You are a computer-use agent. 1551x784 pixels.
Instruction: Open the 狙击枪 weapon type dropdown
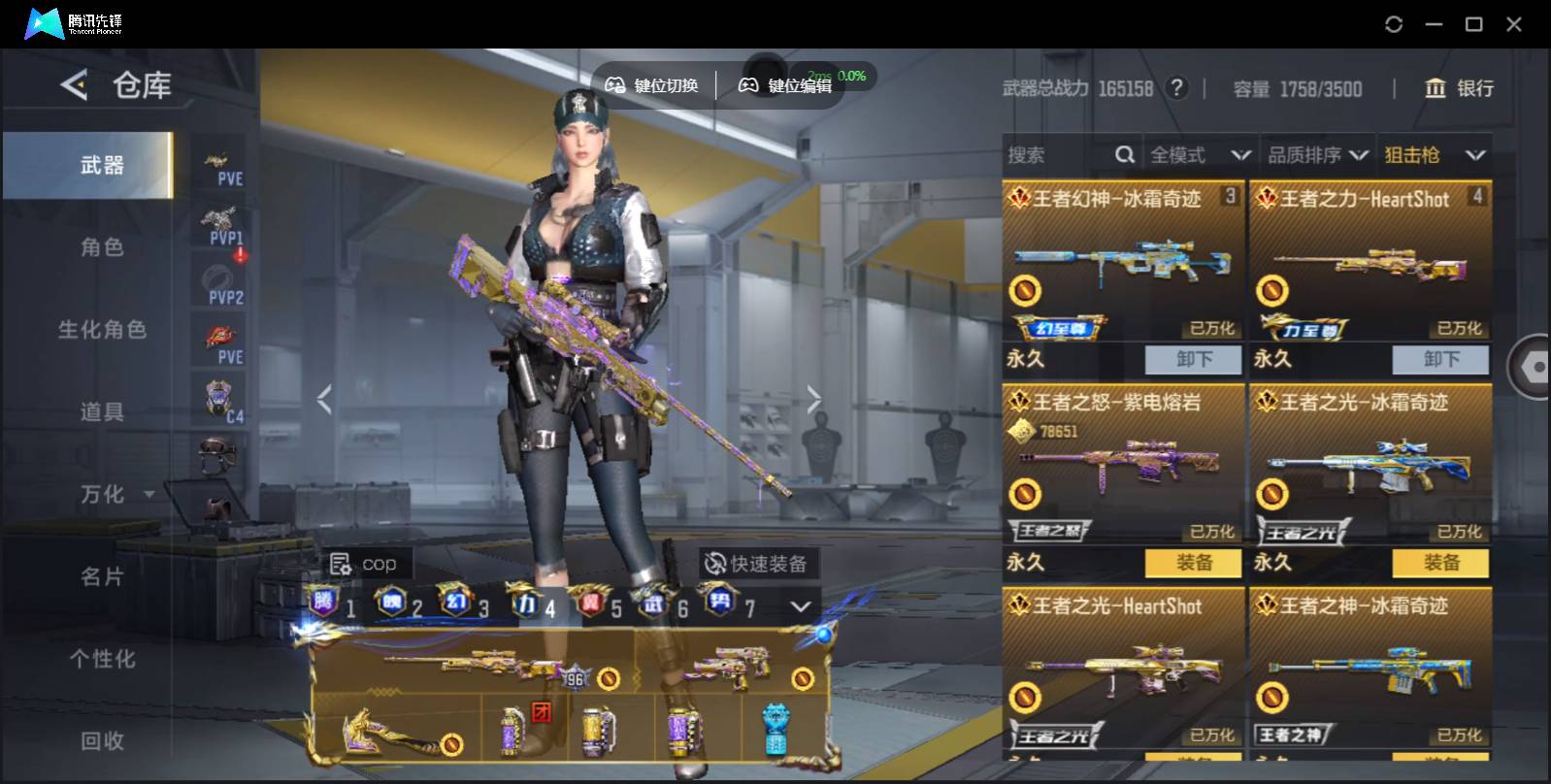pyautogui.click(x=1435, y=155)
